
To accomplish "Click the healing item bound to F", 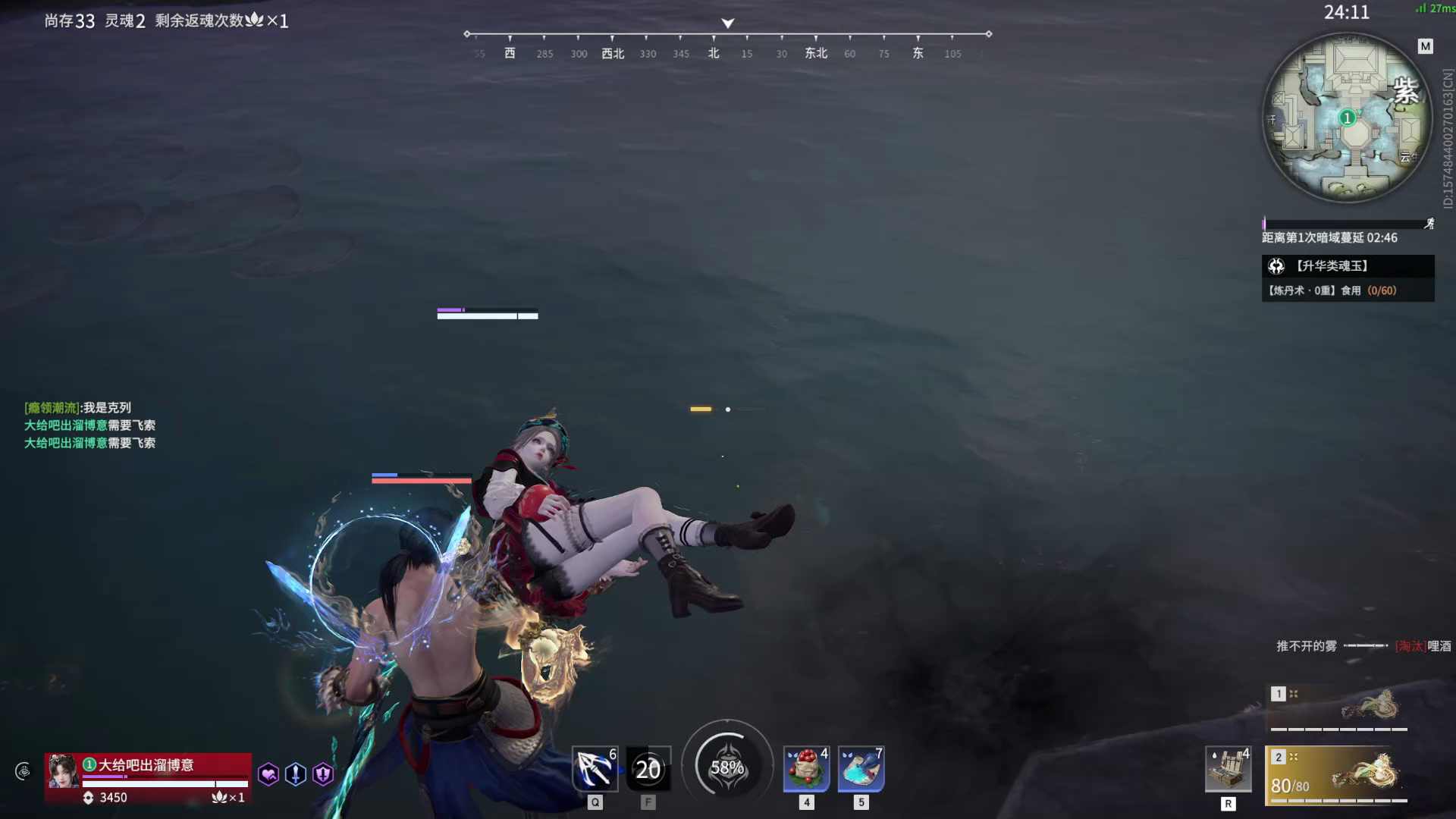I will tap(649, 768).
